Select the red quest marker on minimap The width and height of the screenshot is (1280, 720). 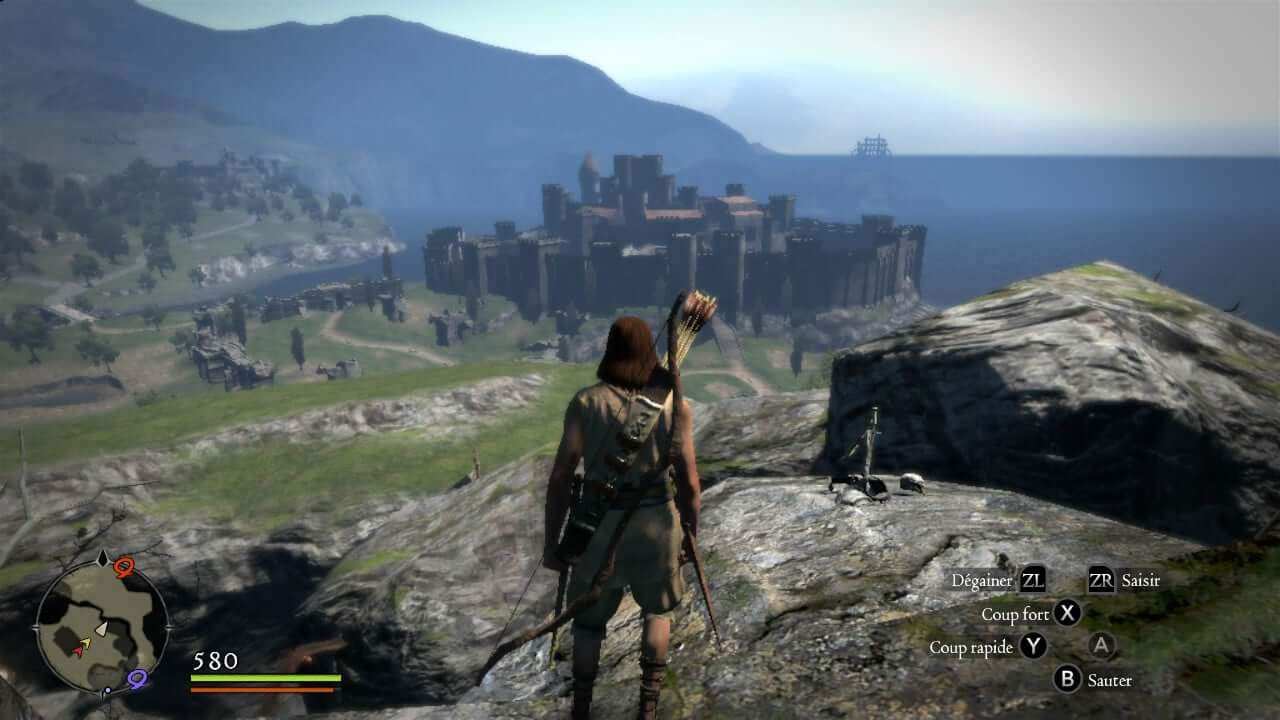pos(124,568)
